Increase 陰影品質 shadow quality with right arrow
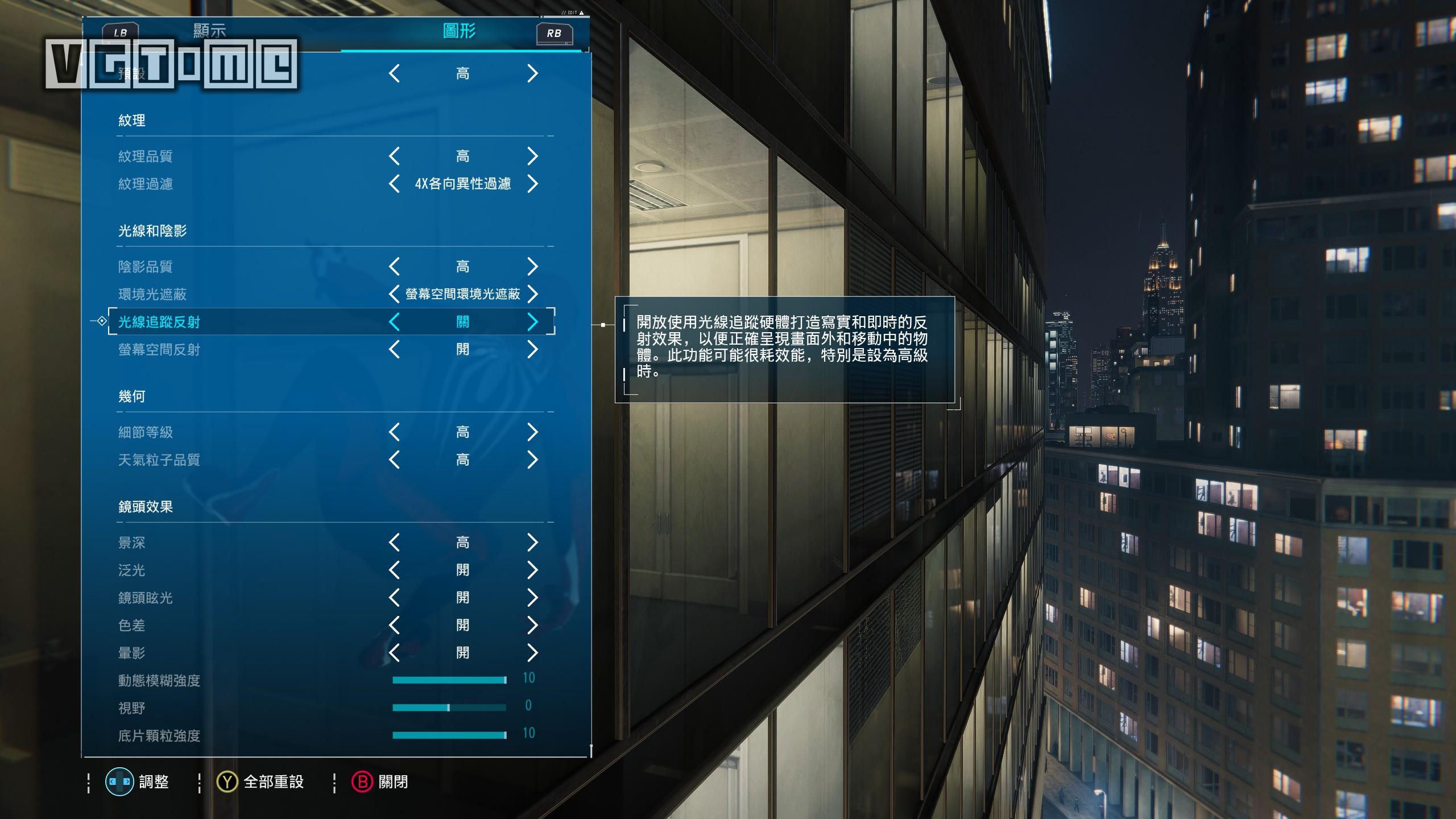Screen dimensions: 1456x819 coord(532,266)
